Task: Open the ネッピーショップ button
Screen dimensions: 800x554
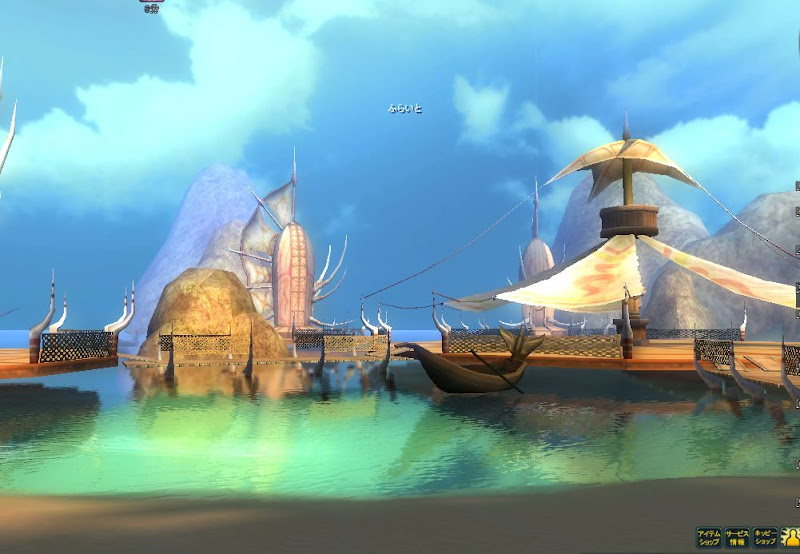Action: pos(766,538)
